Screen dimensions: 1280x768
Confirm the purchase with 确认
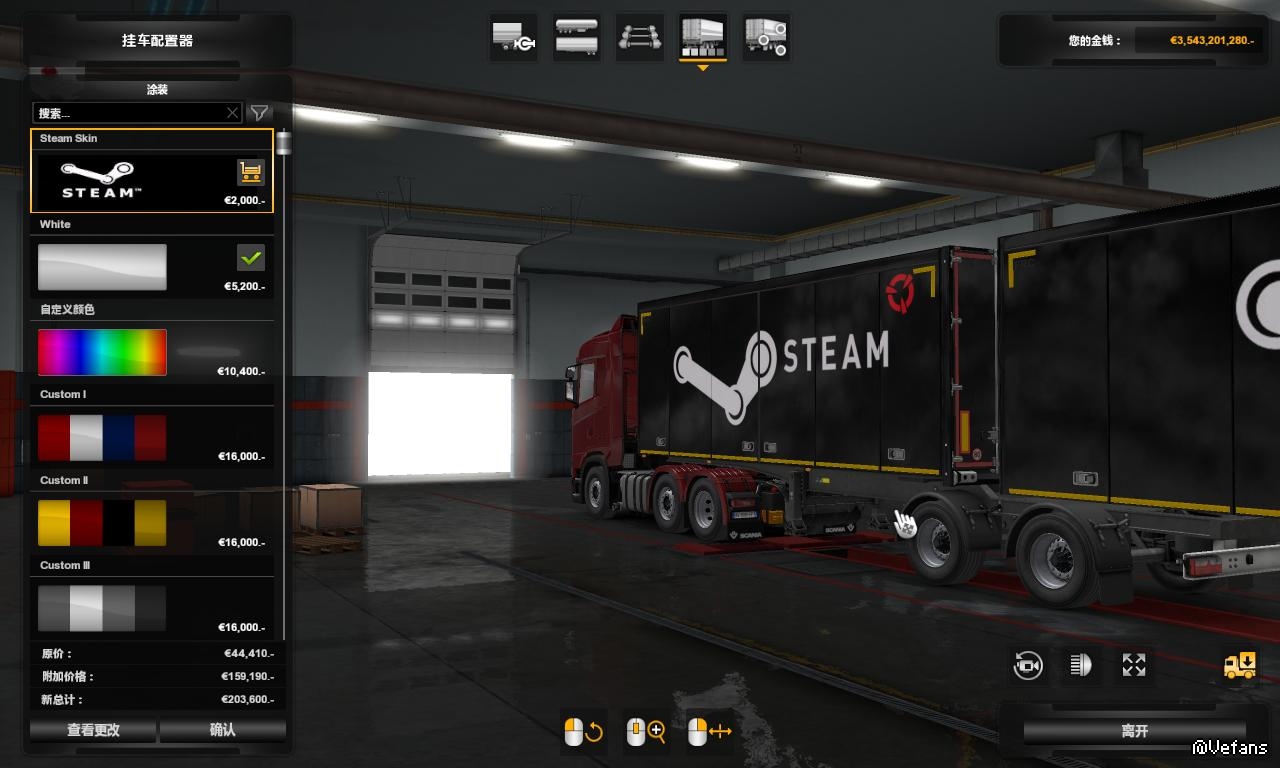pyautogui.click(x=223, y=730)
